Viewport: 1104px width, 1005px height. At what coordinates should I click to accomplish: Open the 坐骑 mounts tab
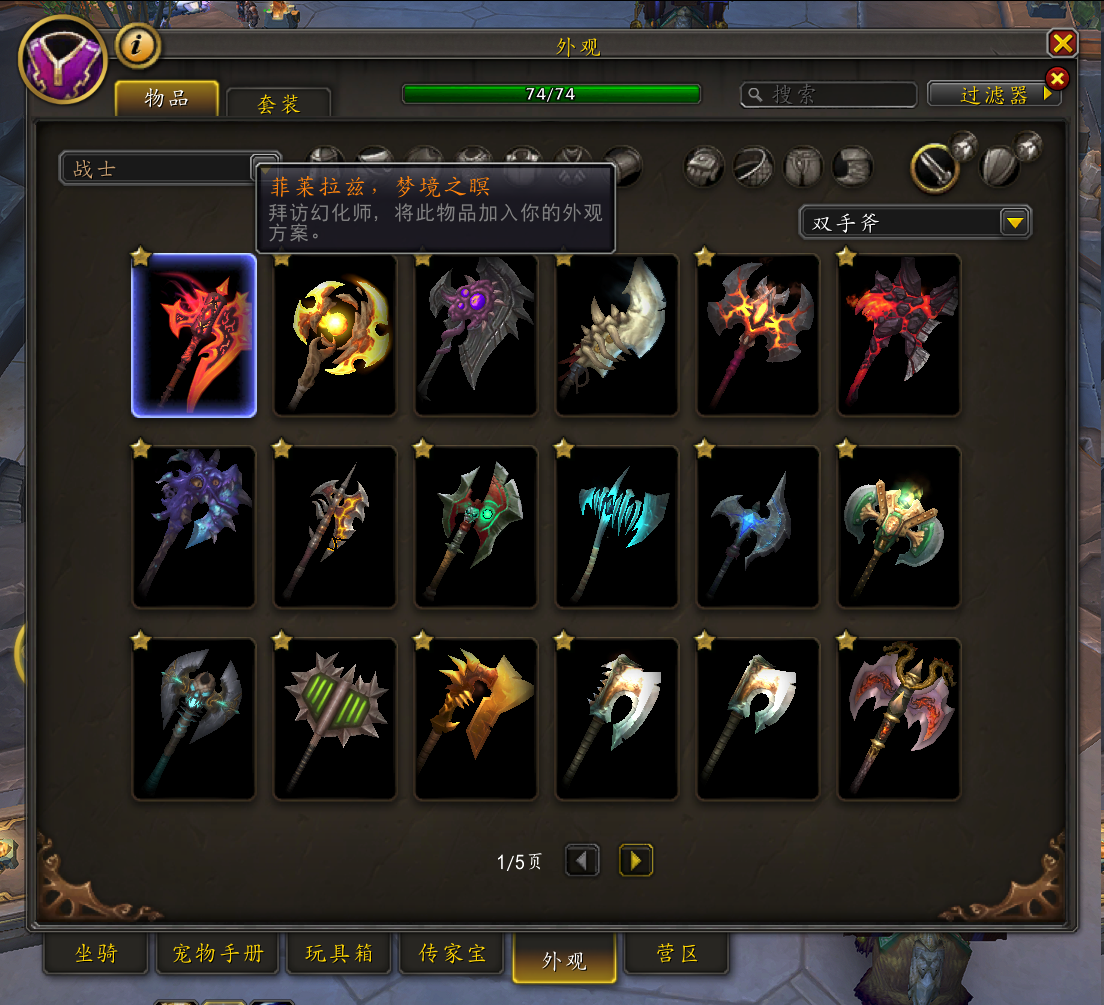pos(96,954)
